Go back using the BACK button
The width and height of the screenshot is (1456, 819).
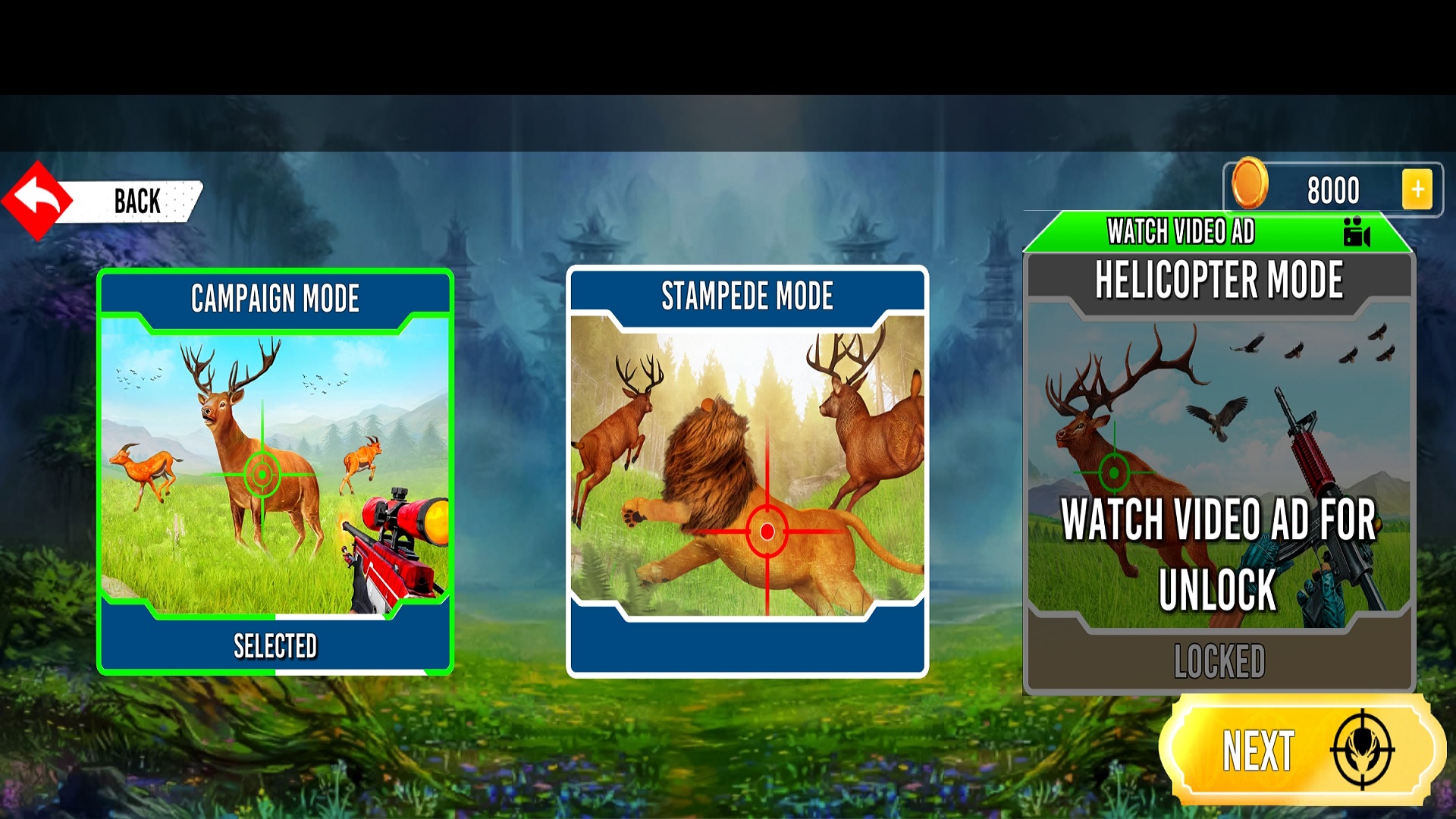pos(135,199)
